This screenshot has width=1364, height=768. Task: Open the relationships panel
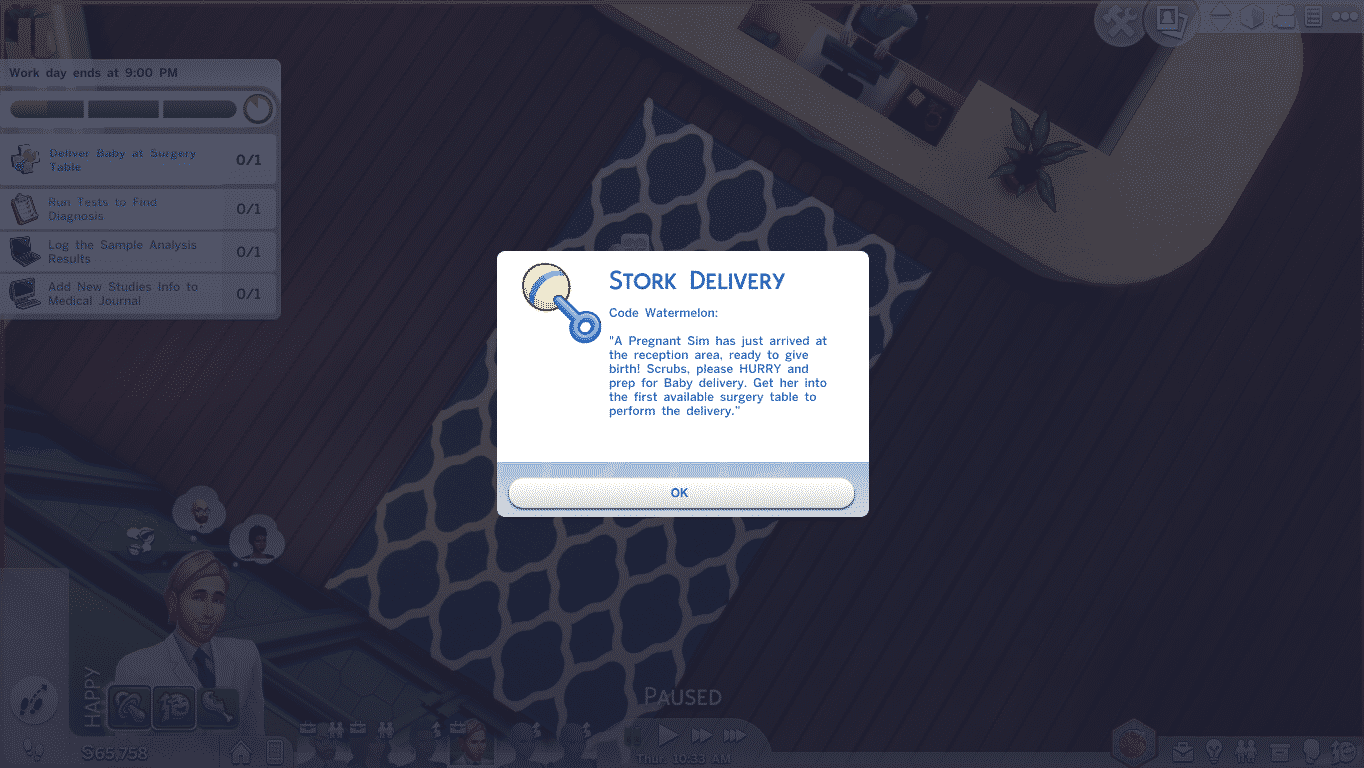pyautogui.click(x=1246, y=750)
